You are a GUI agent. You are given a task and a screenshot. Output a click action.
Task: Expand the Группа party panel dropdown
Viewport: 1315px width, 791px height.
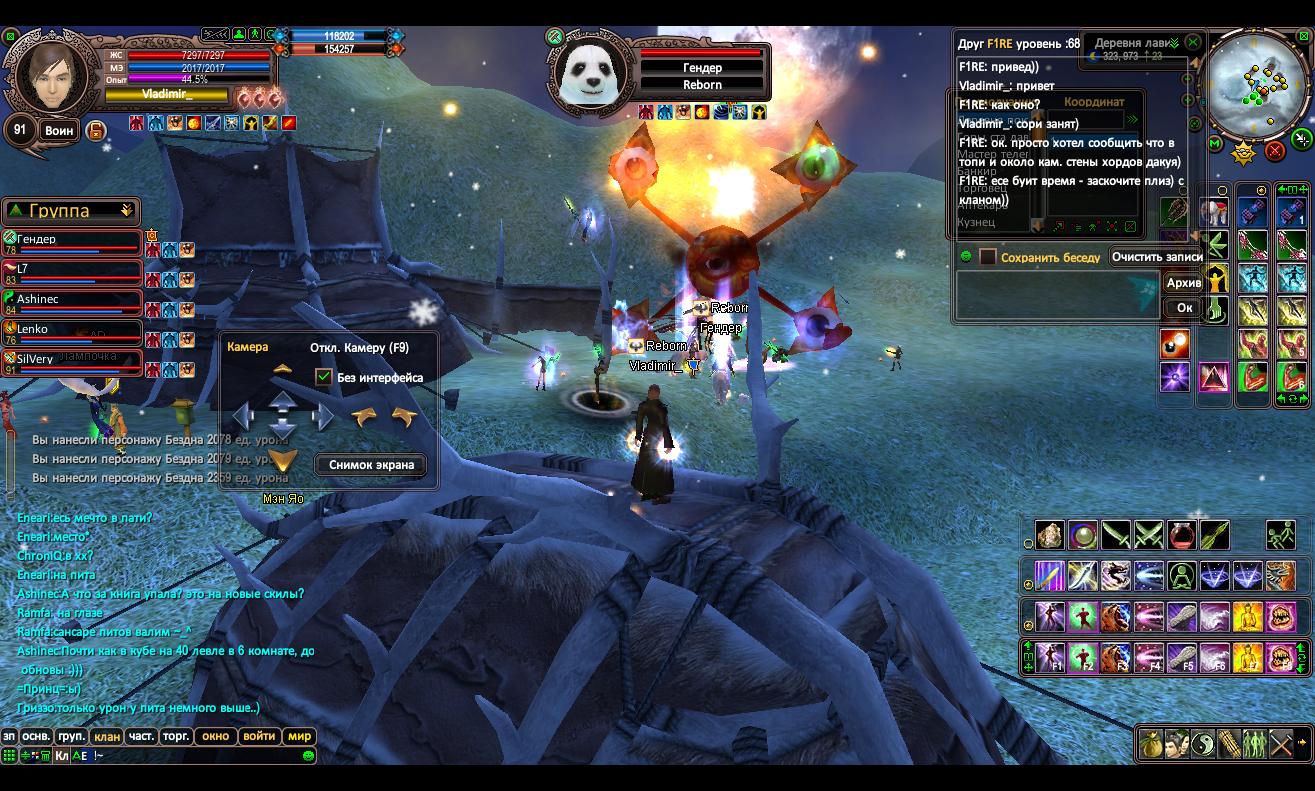click(126, 211)
